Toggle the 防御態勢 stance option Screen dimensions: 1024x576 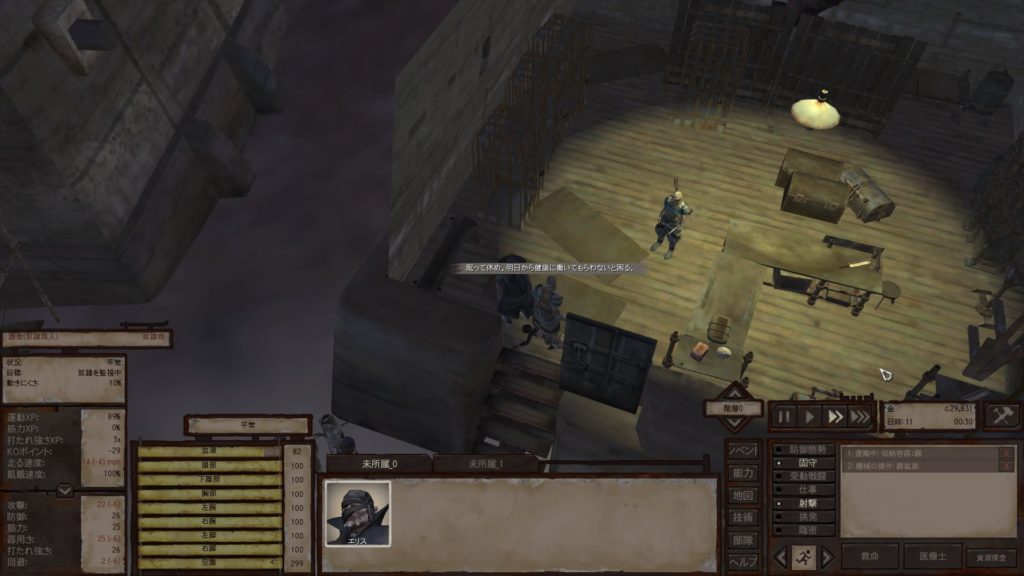pyautogui.click(x=803, y=451)
